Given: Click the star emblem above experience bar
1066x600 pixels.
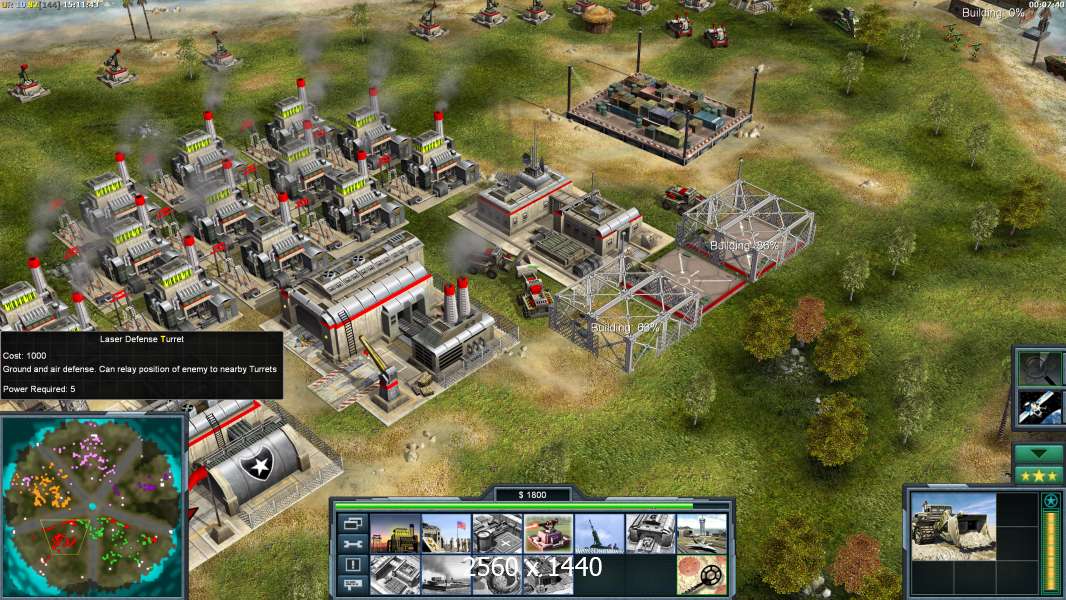Looking at the screenshot, I should (x=1050, y=500).
